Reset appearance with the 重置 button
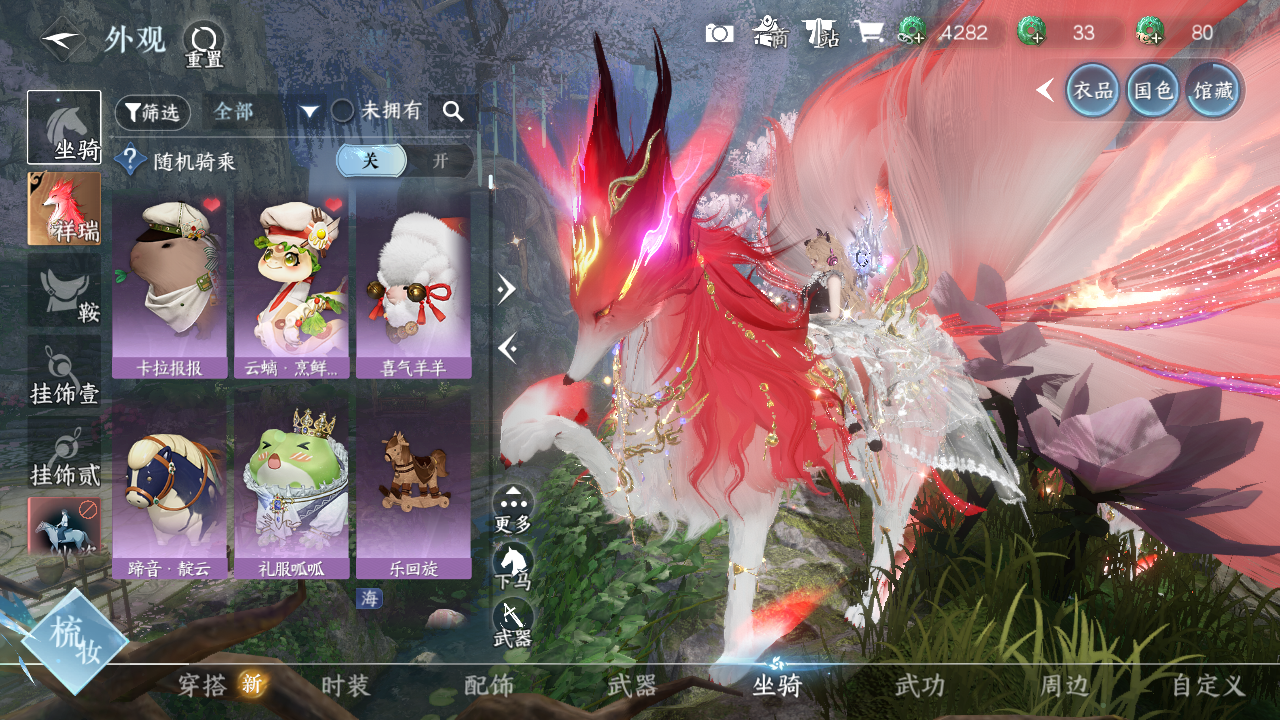 [x=204, y=44]
